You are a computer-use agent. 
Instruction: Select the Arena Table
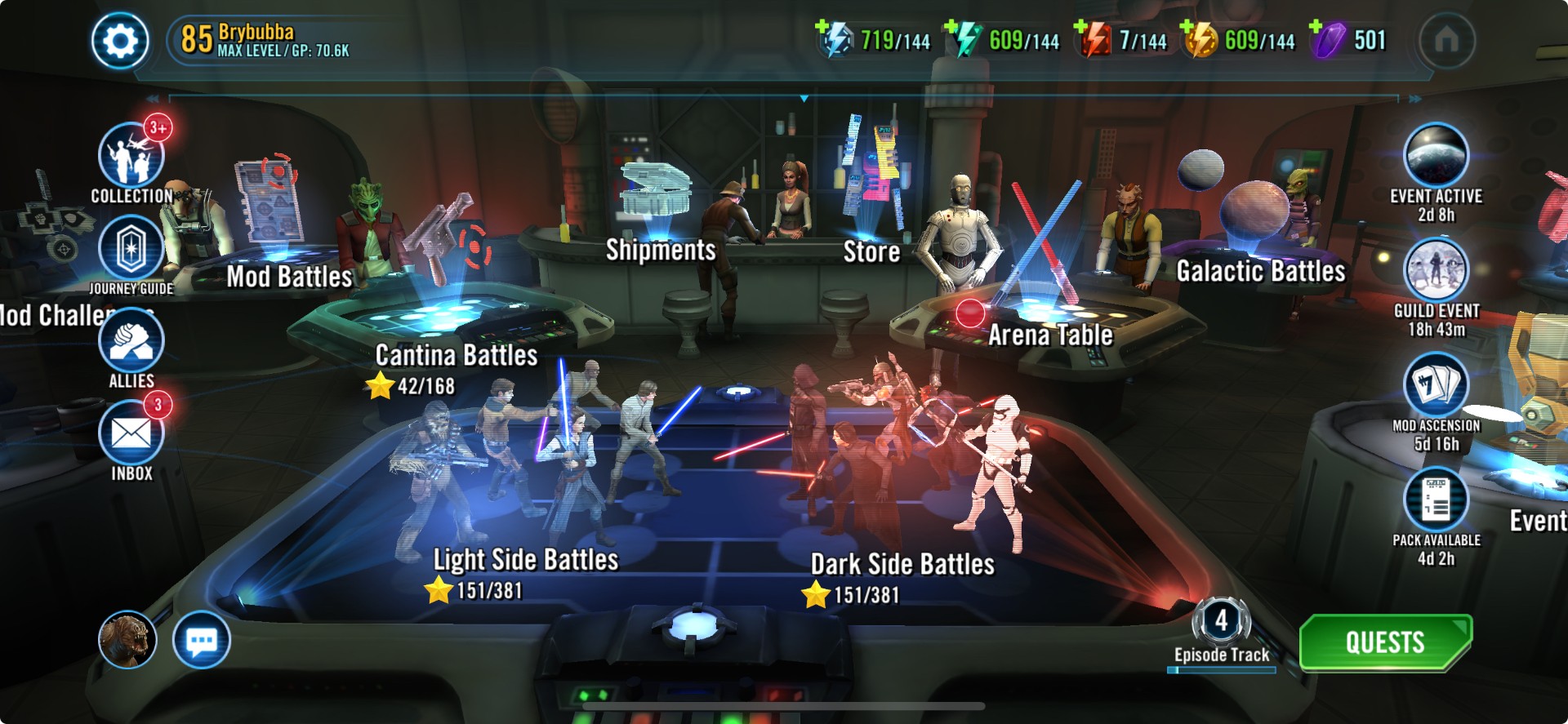tap(1050, 335)
